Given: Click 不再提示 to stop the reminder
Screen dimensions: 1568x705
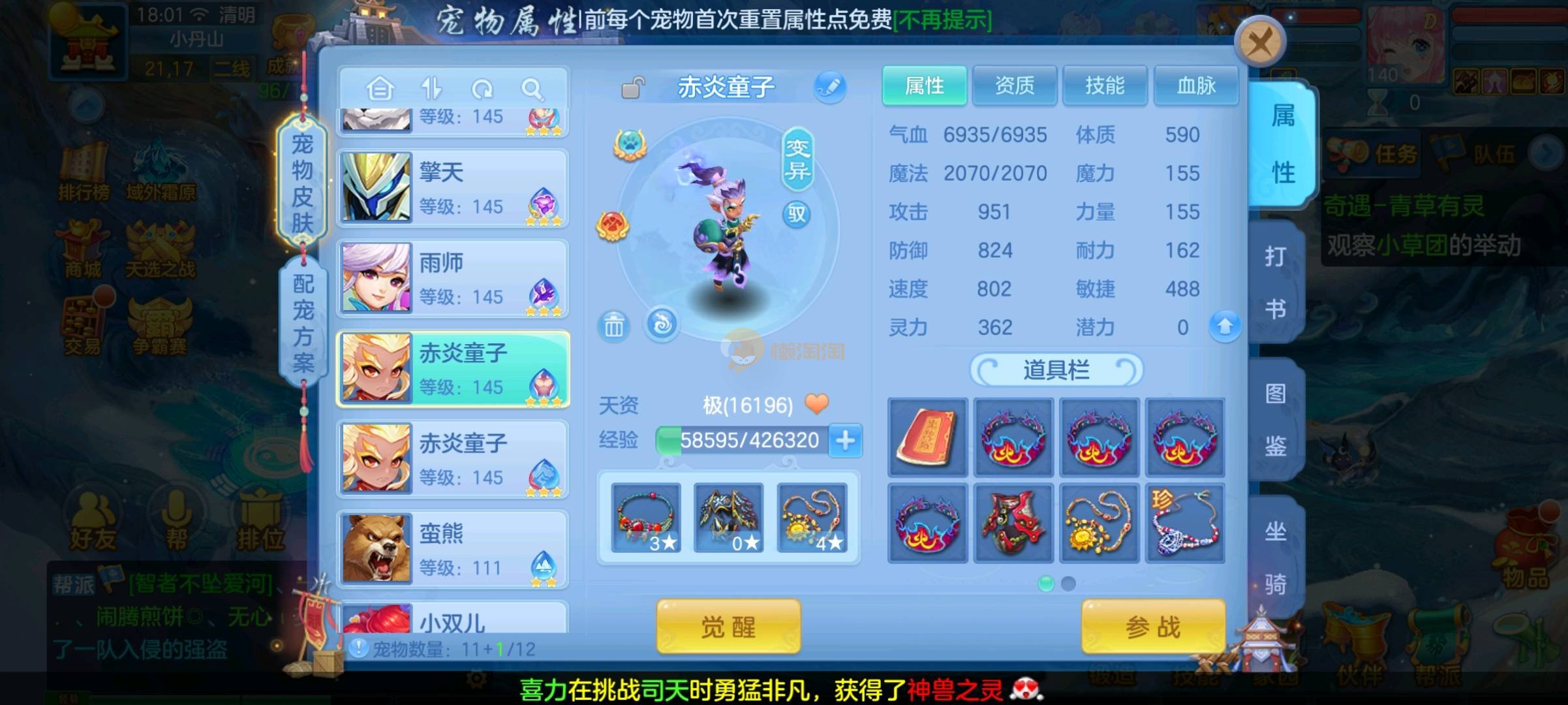Looking at the screenshot, I should 942,20.
